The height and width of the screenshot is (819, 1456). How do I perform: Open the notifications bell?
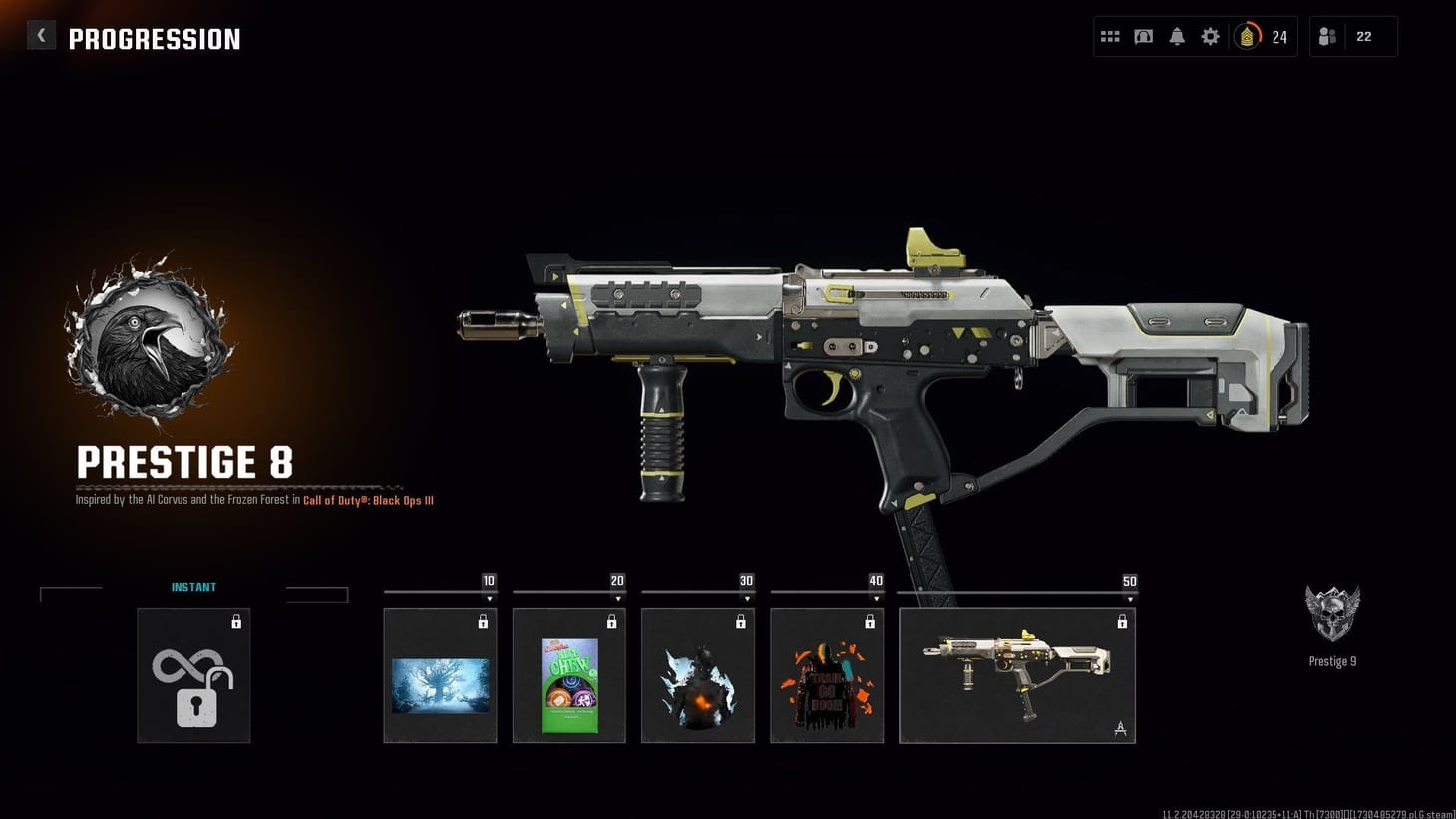pyautogui.click(x=1177, y=36)
